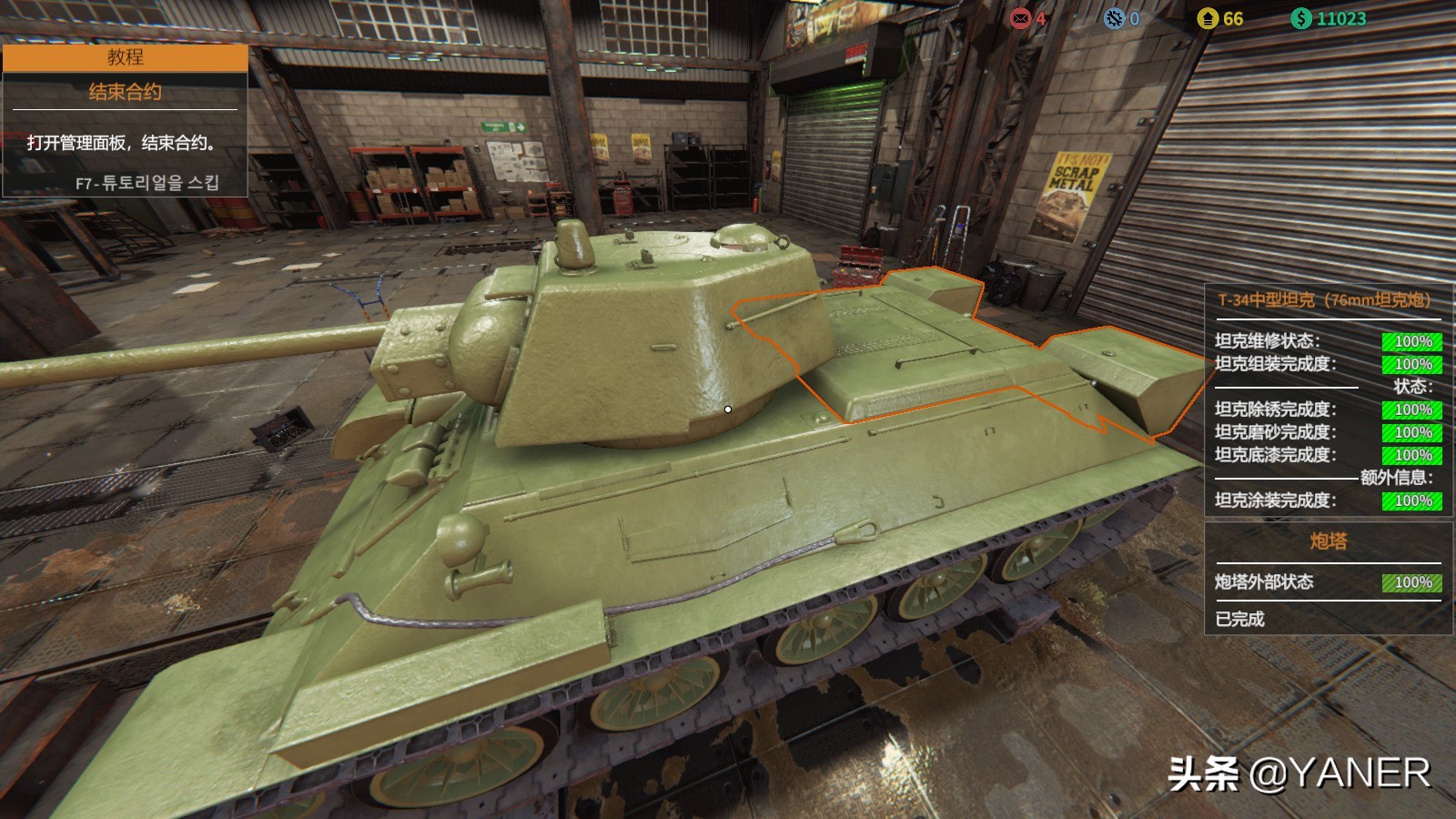Click the orange 教程 tutorial header
This screenshot has height=819, width=1456.
[x=125, y=57]
